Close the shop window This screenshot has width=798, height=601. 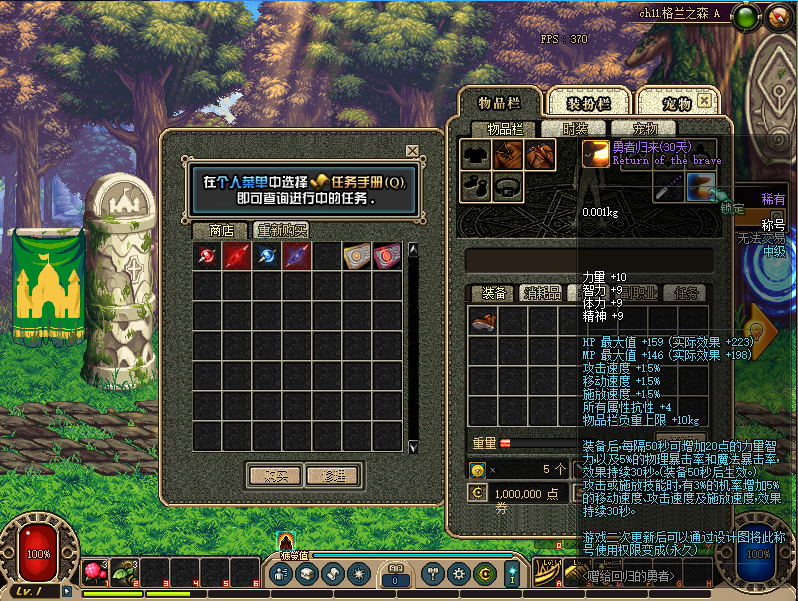412,151
